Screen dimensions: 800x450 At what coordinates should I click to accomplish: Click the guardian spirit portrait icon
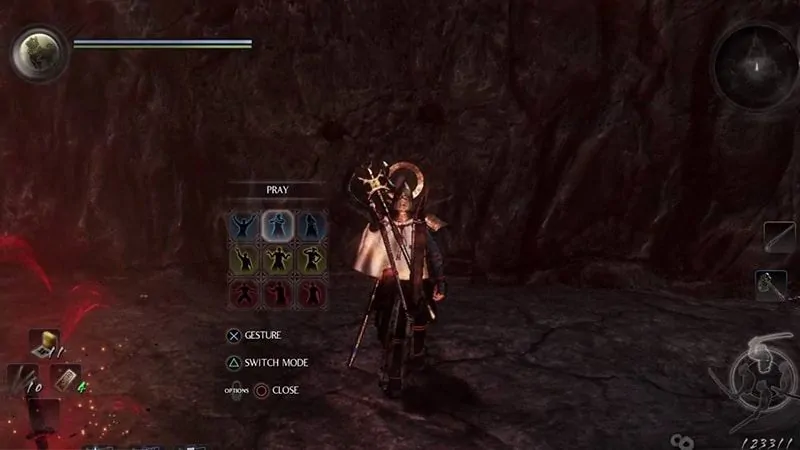pyautogui.click(x=38, y=54)
